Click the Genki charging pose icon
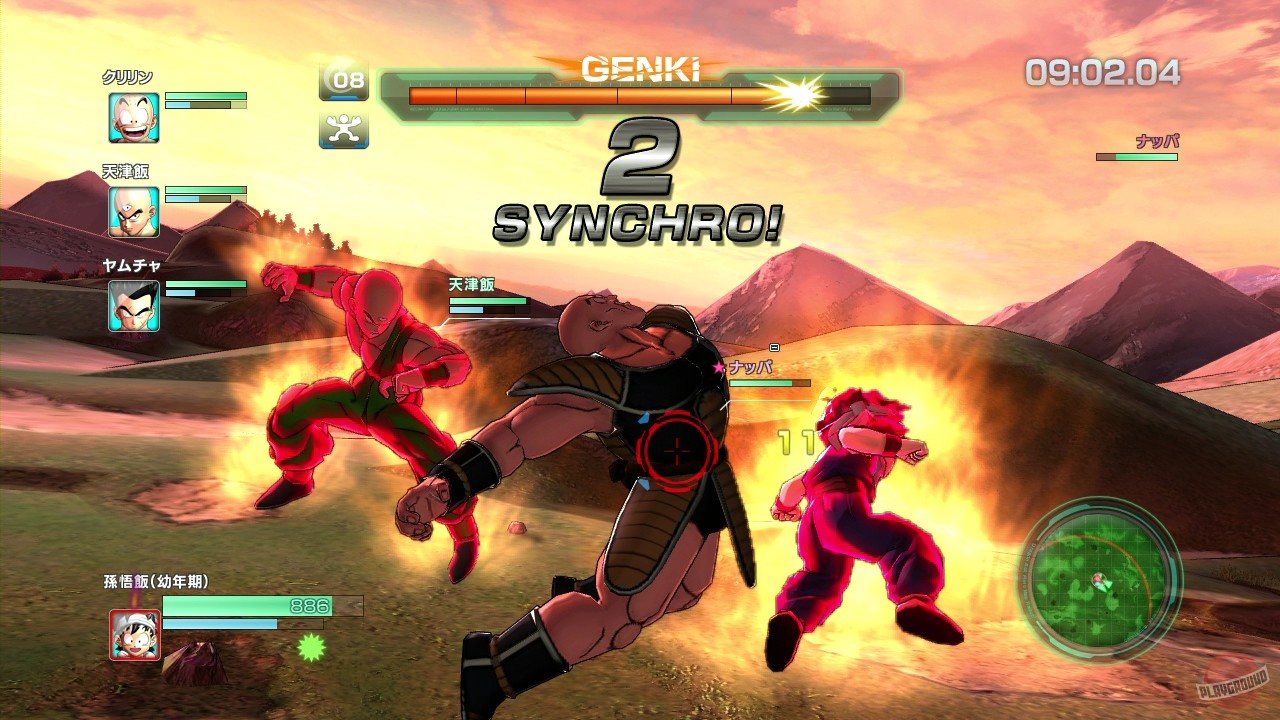Screen dimensions: 1280x720 pos(346,130)
